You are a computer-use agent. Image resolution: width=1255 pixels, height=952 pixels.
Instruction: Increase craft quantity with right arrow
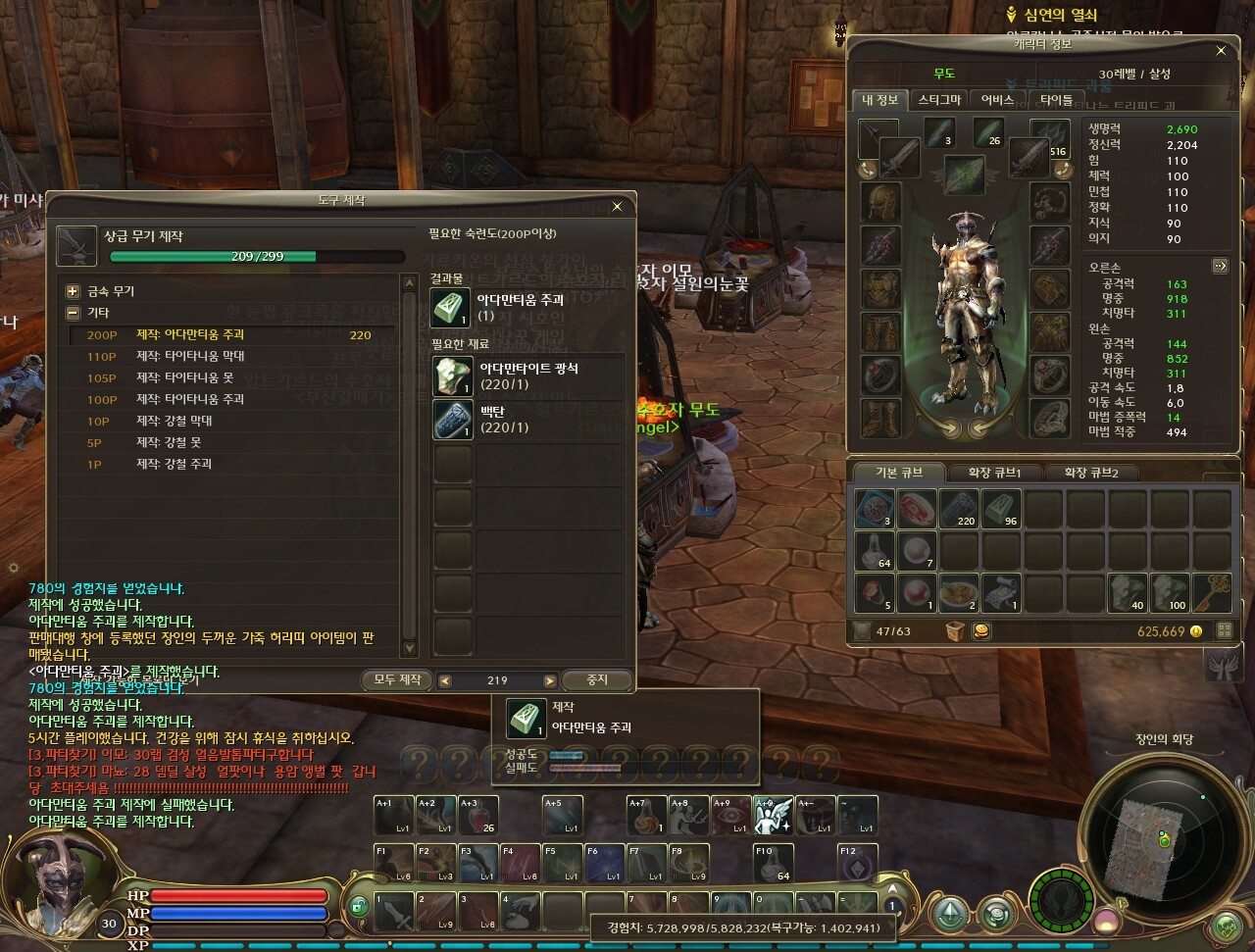[549, 680]
